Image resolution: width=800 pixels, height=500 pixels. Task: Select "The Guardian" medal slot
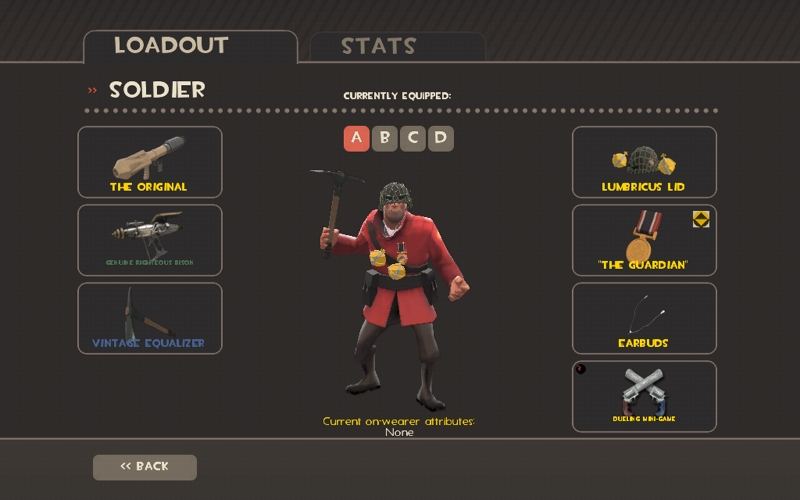[644, 240]
